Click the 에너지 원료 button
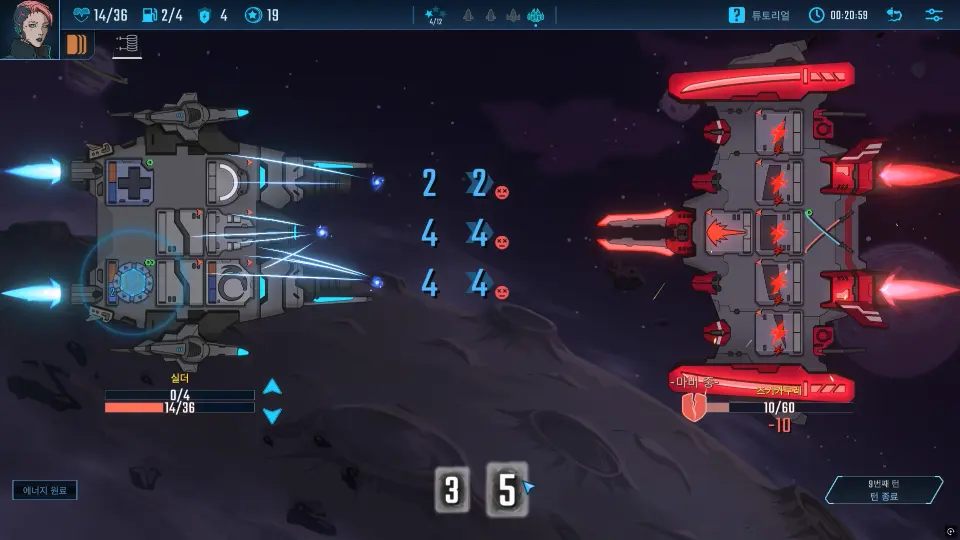The height and width of the screenshot is (540, 960). [x=45, y=490]
